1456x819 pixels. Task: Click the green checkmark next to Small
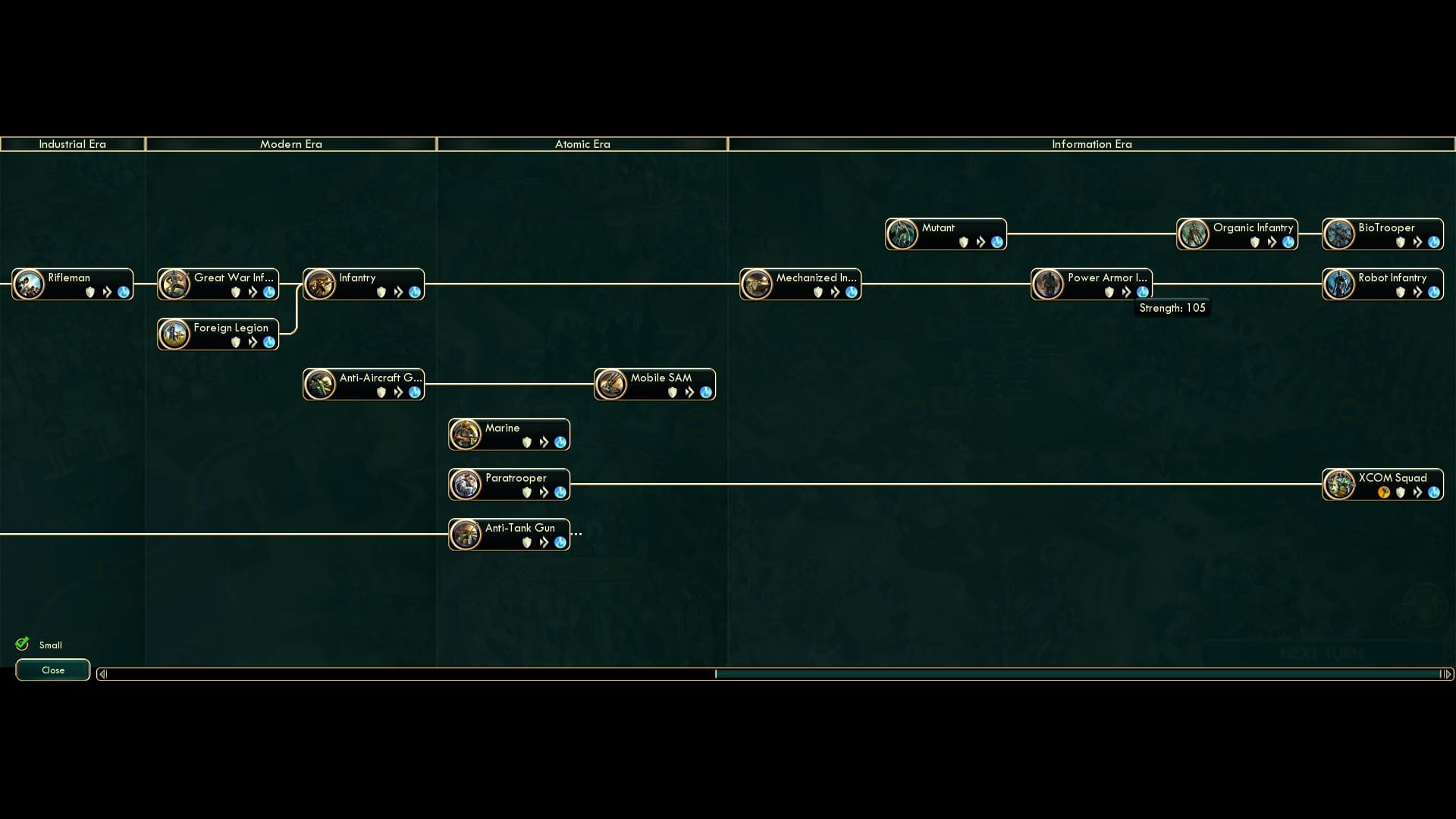[x=22, y=643]
